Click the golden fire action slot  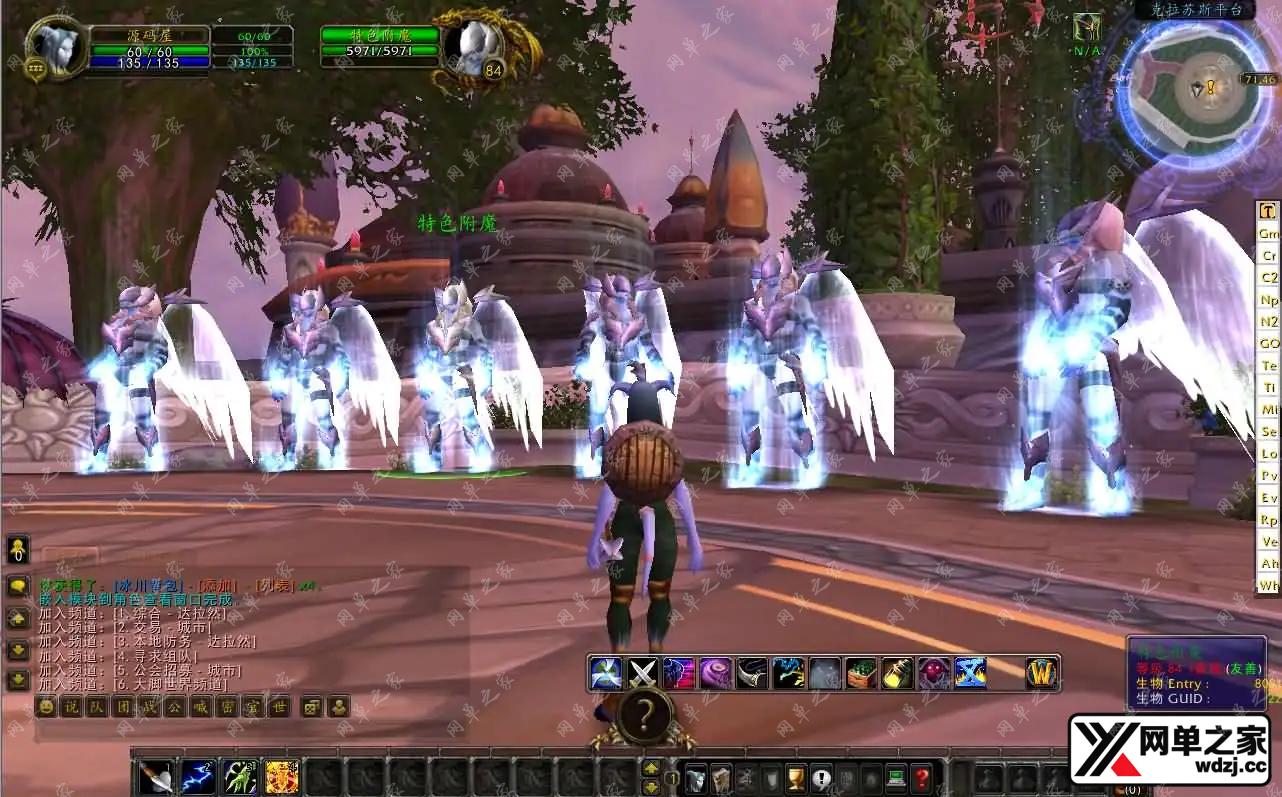click(x=282, y=777)
